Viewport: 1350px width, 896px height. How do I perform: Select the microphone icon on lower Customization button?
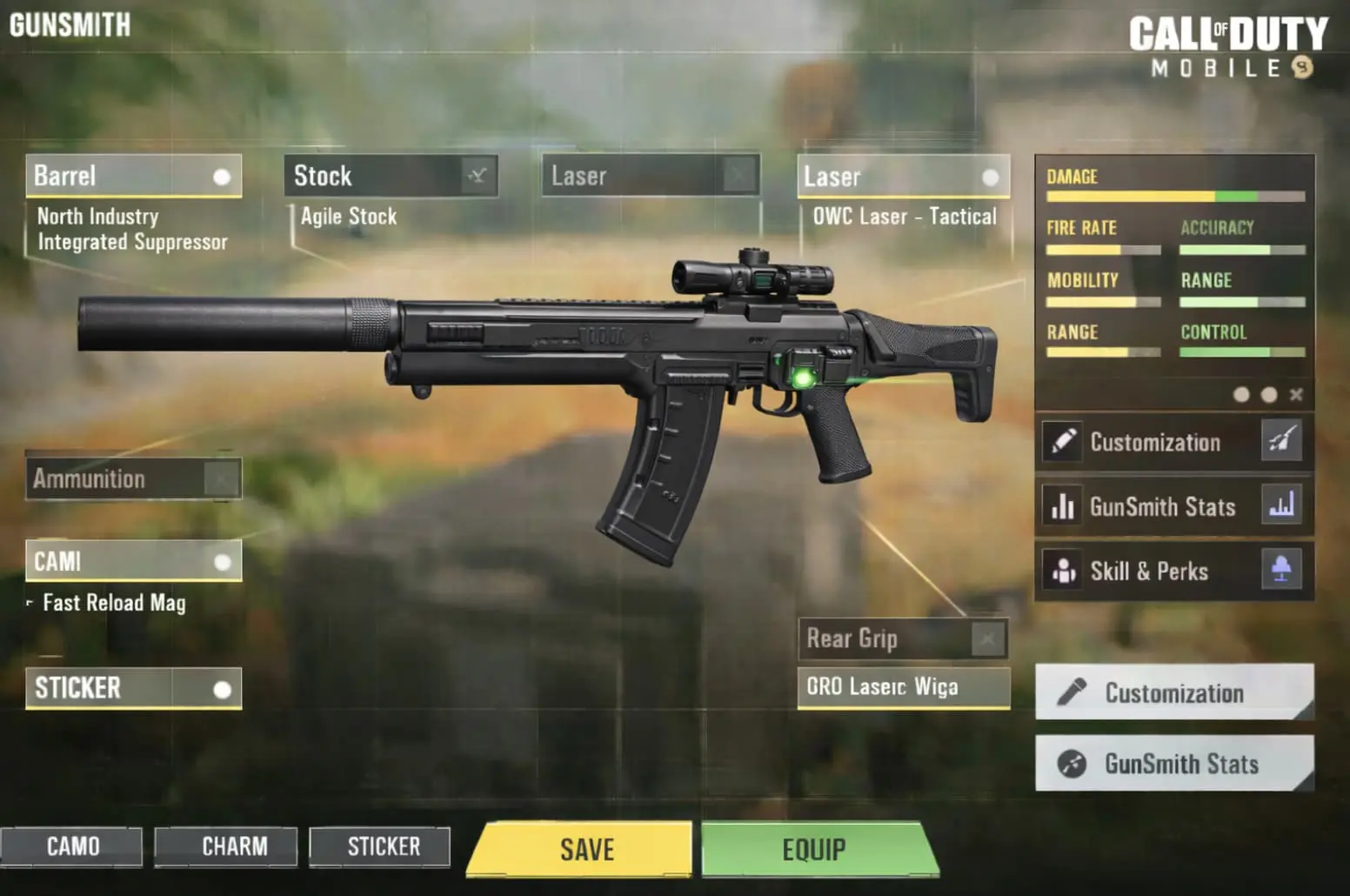tap(1073, 692)
